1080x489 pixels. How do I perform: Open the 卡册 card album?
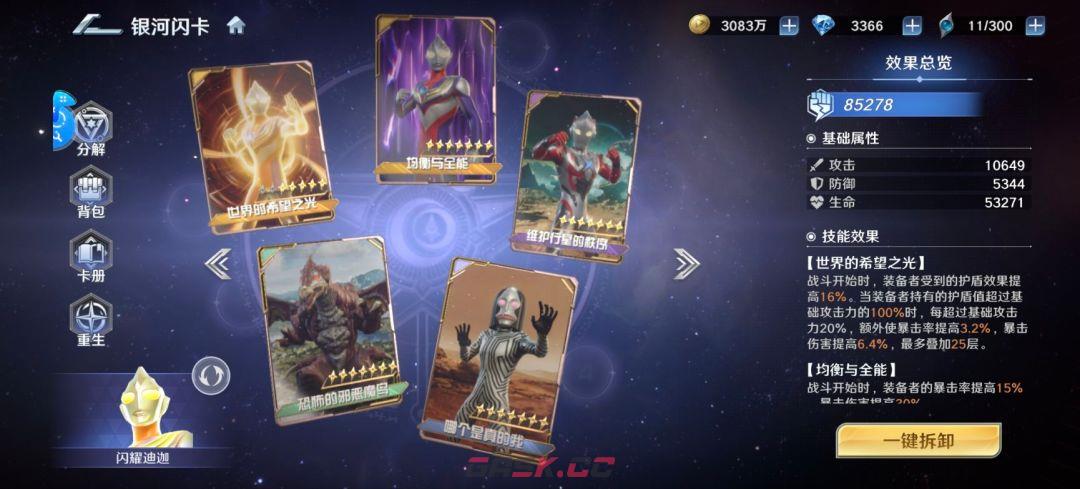(x=91, y=256)
